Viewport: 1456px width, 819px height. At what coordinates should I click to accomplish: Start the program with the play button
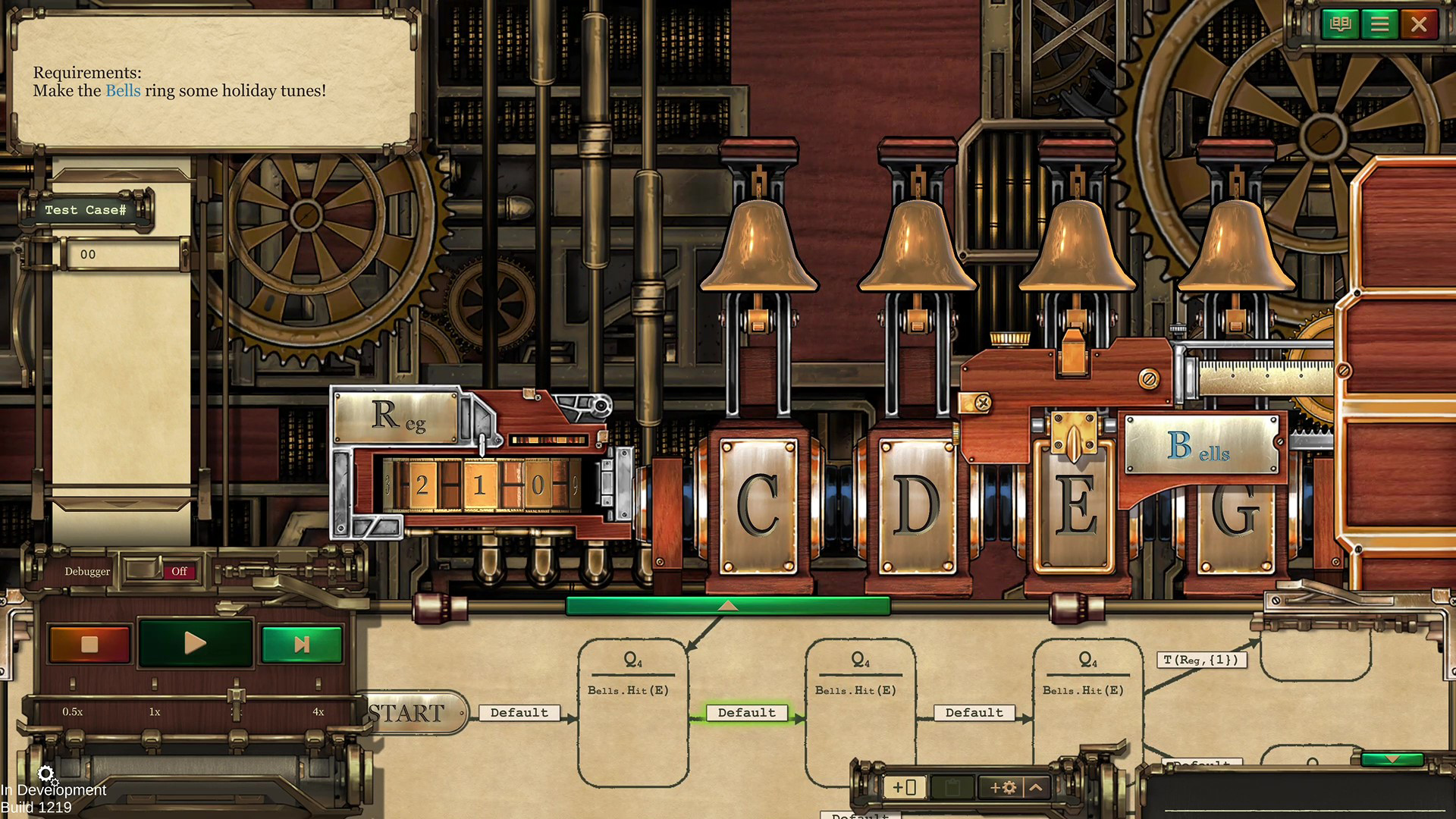pyautogui.click(x=195, y=643)
